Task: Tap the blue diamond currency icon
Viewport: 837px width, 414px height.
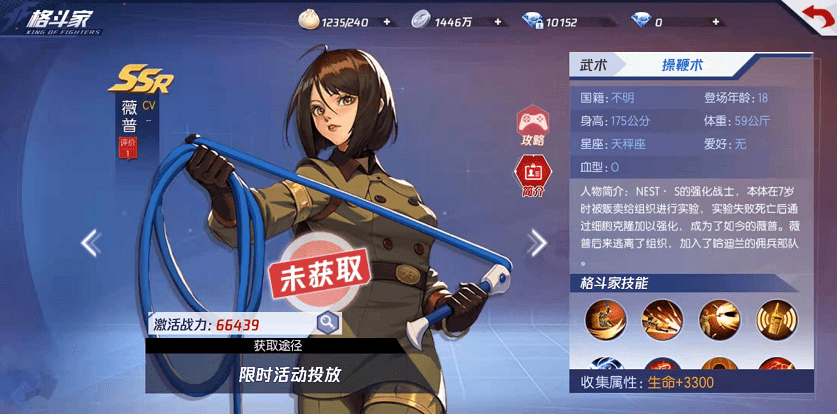Action: (531, 20)
